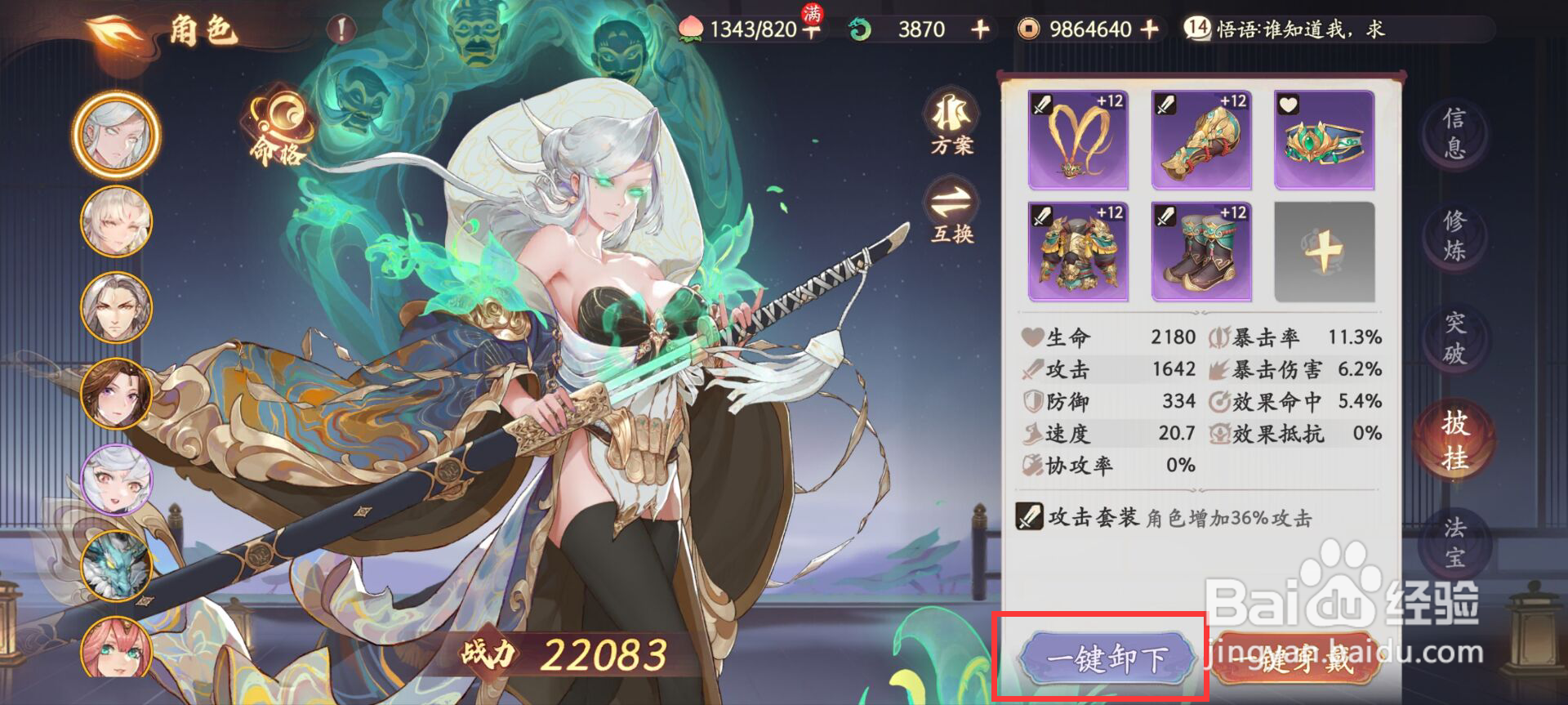Click the + beside the coin total

(x=1150, y=30)
